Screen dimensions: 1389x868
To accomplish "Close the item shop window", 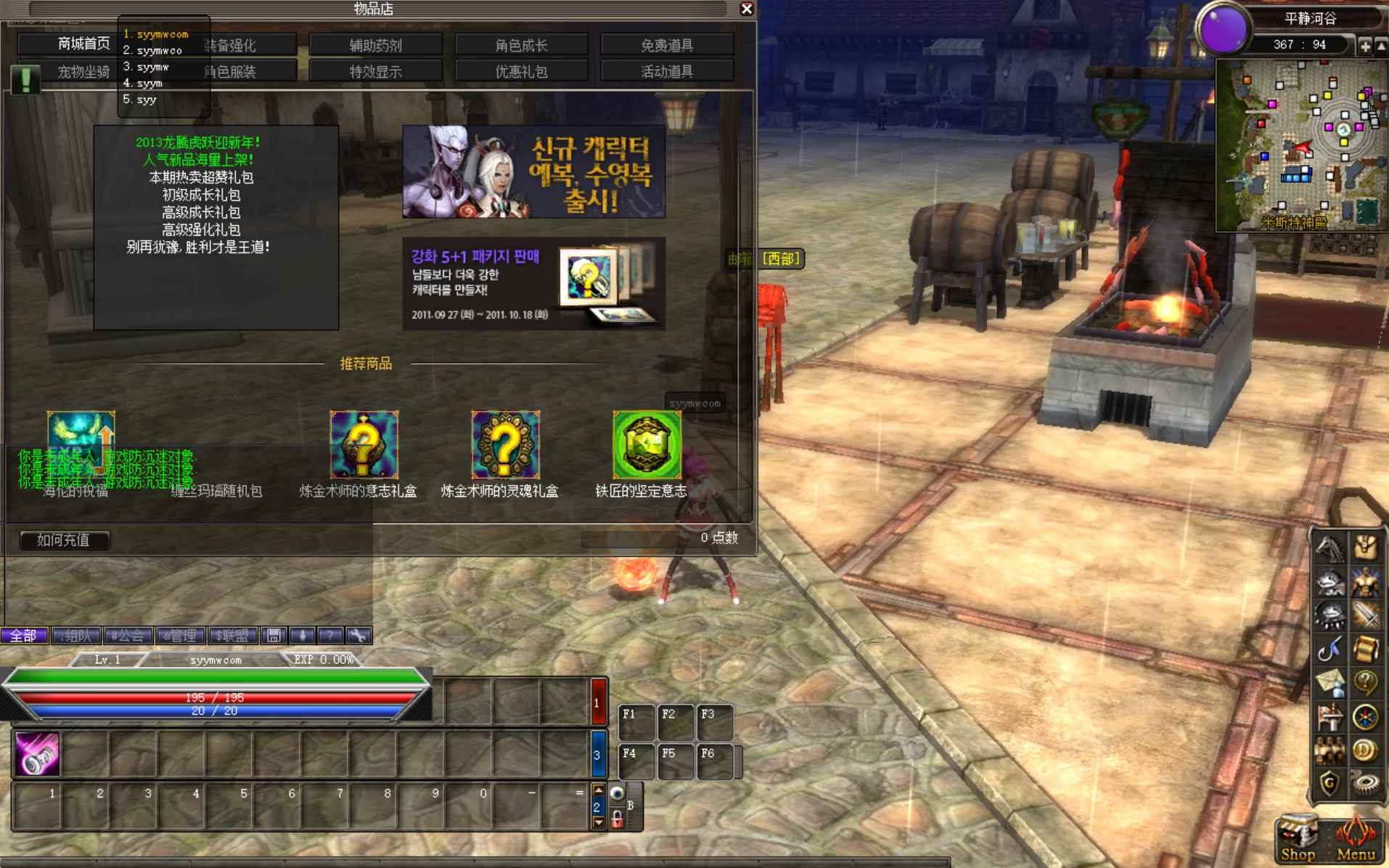I will 746,9.
